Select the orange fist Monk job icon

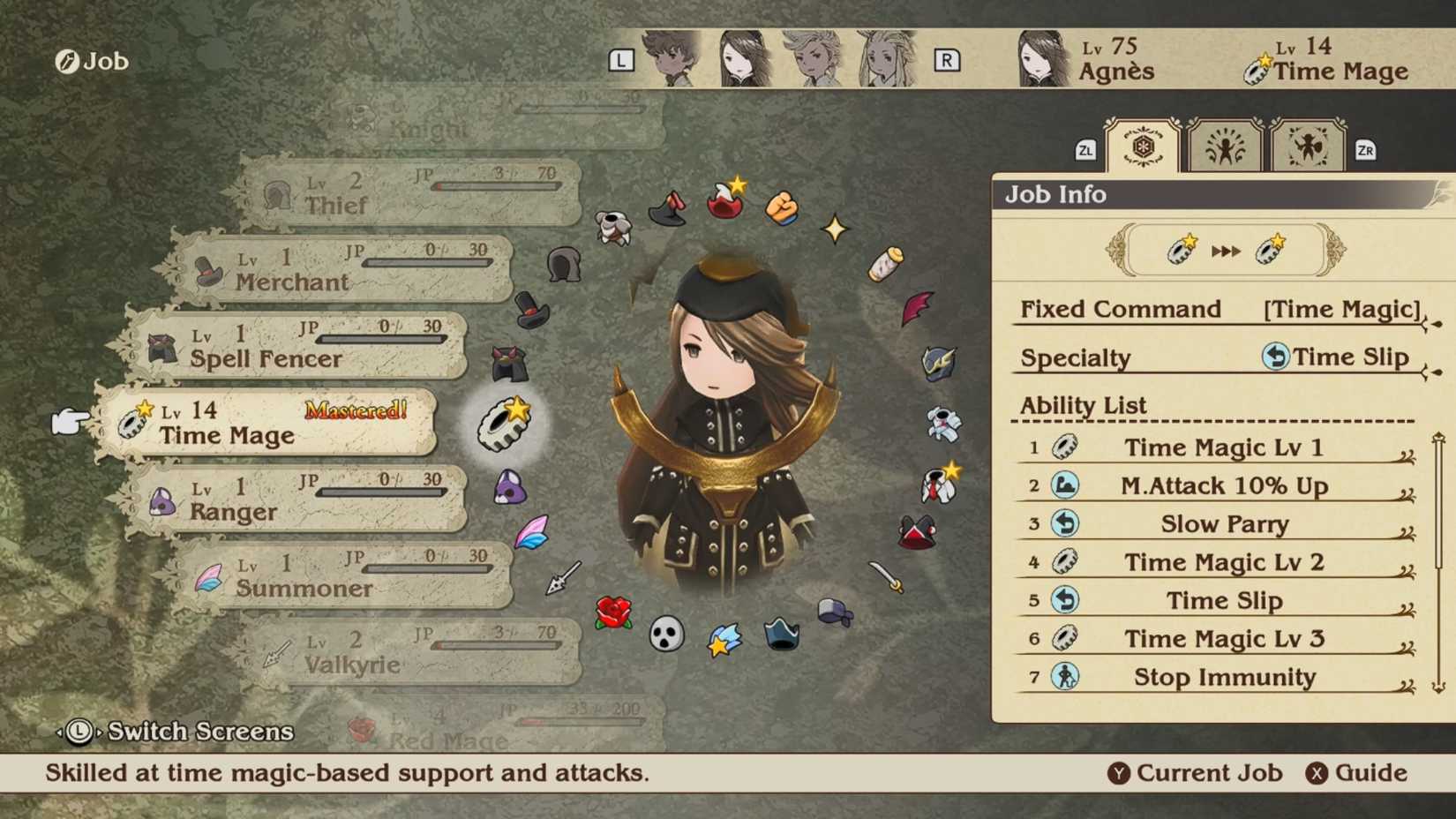pos(782,209)
